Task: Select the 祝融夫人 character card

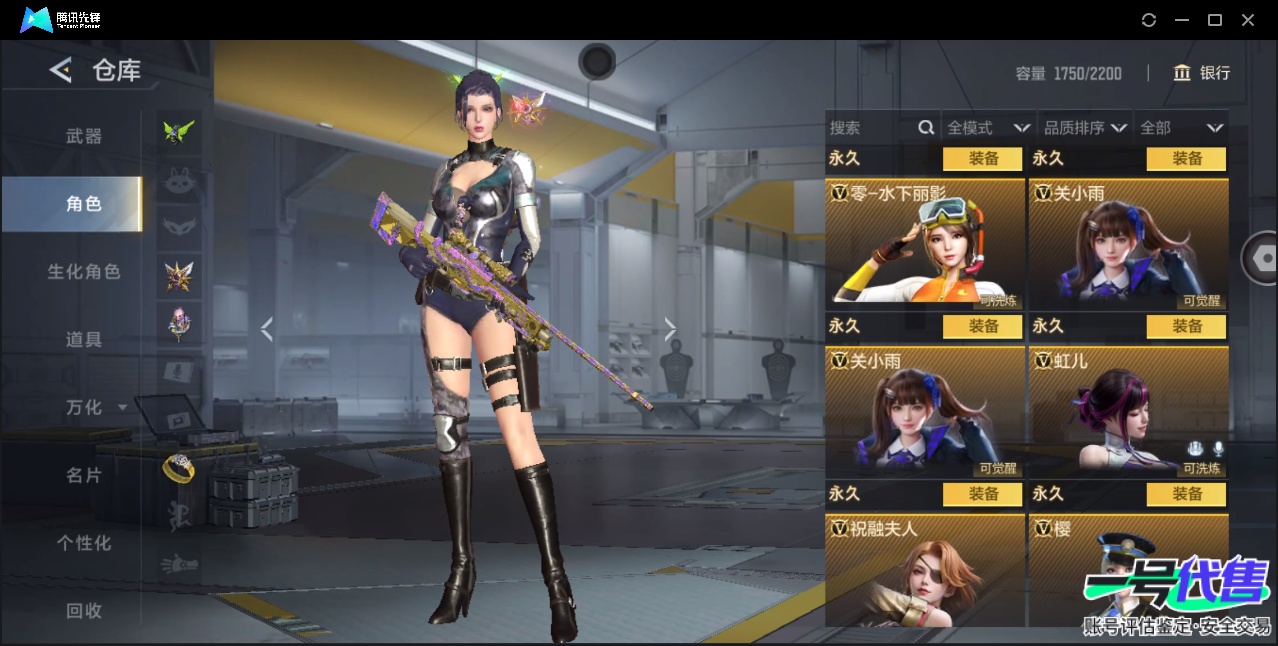Action: tap(925, 568)
